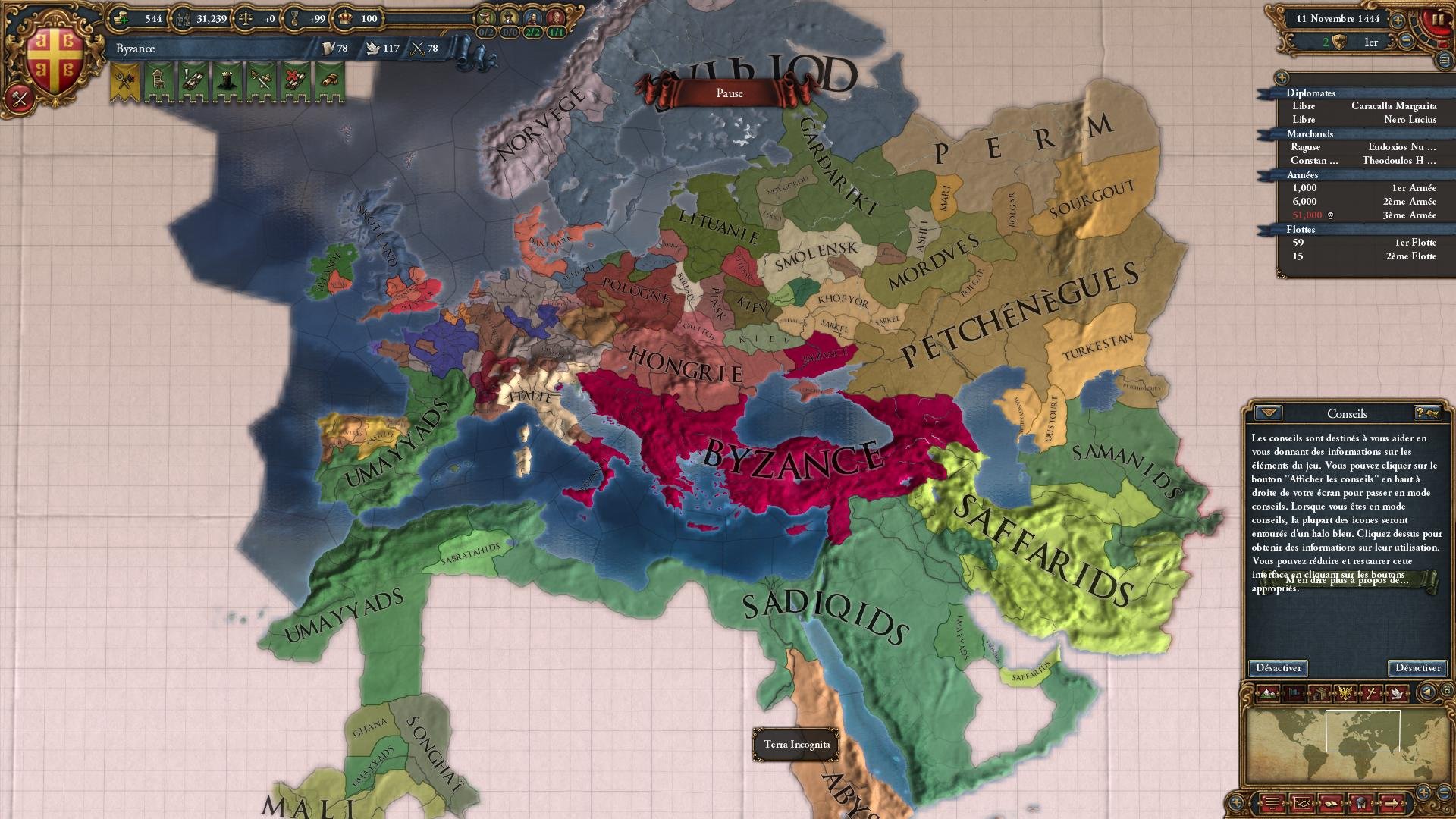Image resolution: width=1456 pixels, height=819 pixels.
Task: Switch to political mapmode via golden eagle icon
Action: 1345,692
